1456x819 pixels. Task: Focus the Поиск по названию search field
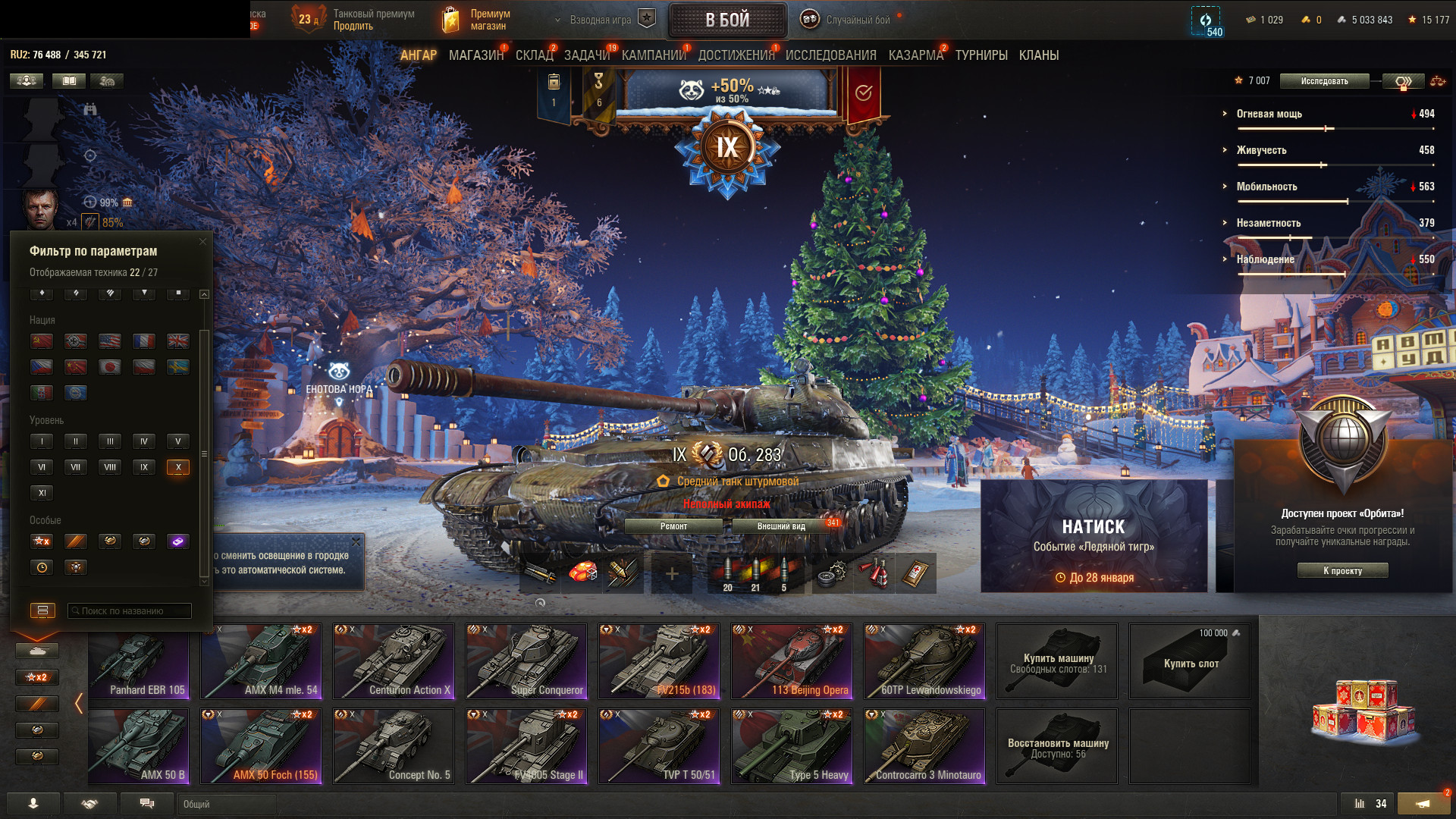pos(130,611)
